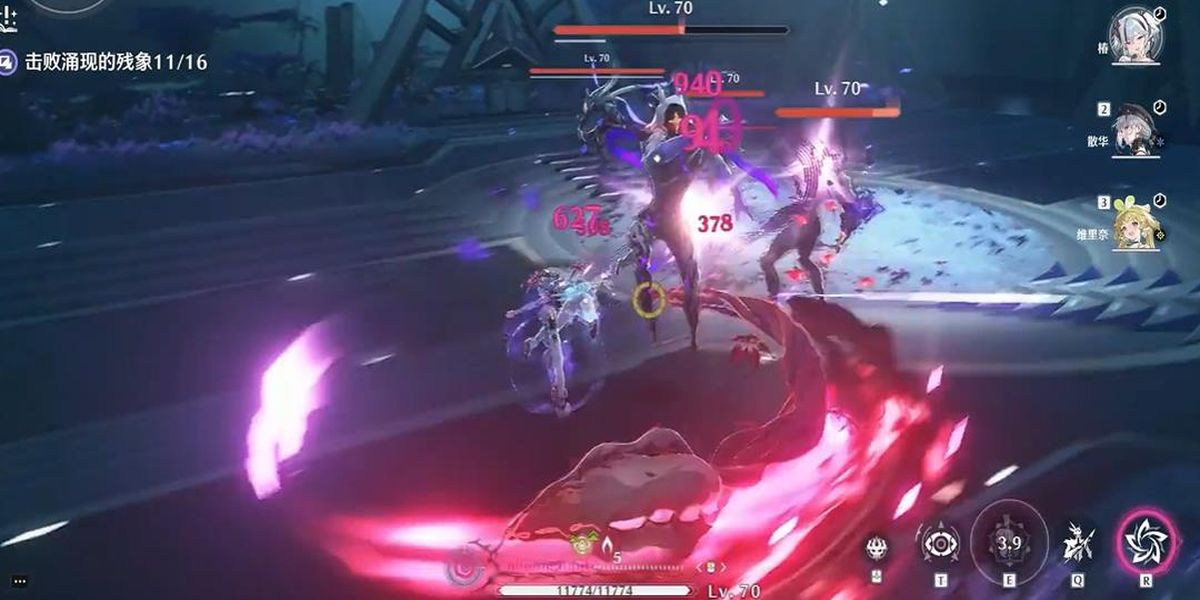Activate the glowing pink flower ultimate ability
1200x600 pixels.
1140,542
